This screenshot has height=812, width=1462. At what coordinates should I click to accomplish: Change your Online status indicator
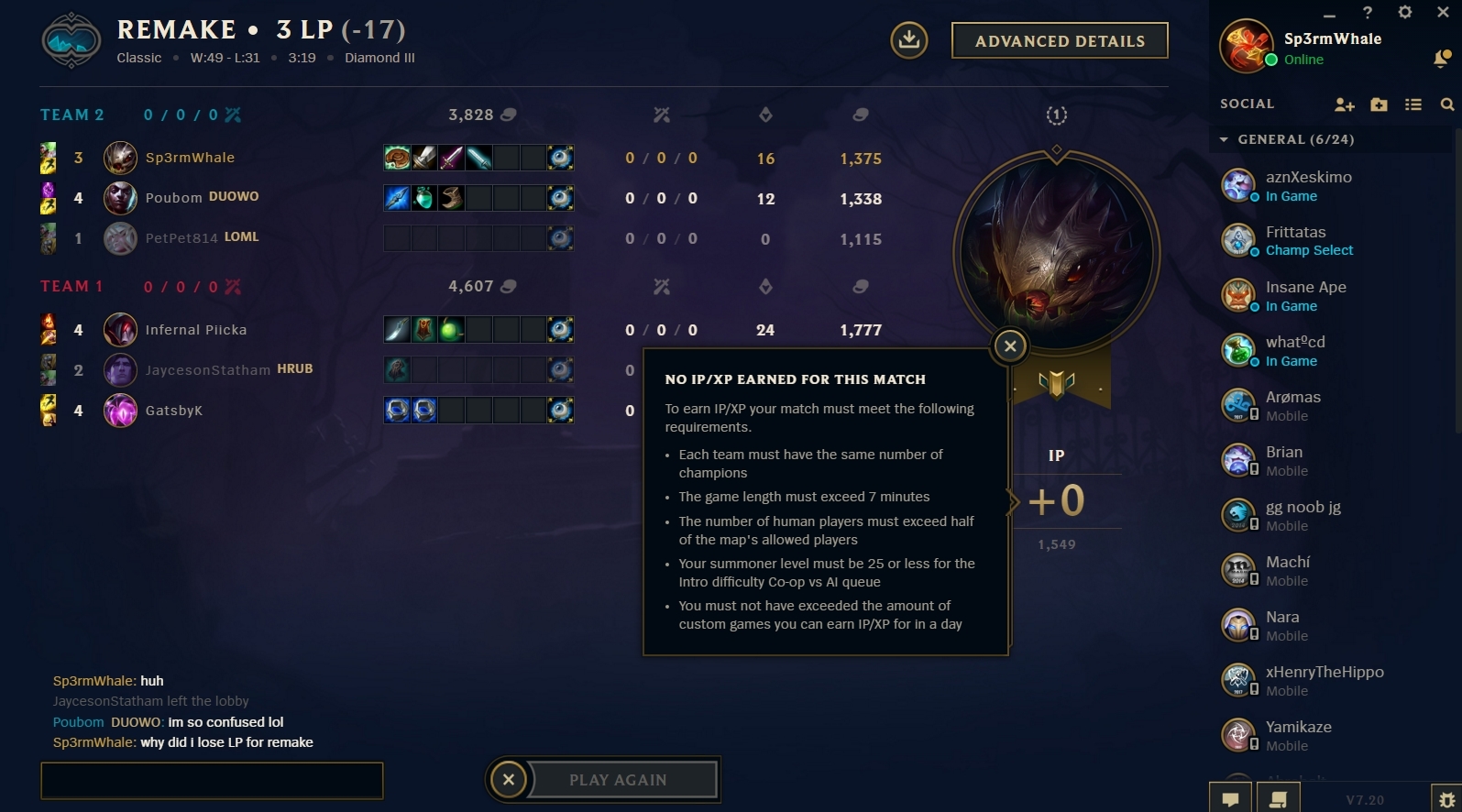[1272, 59]
